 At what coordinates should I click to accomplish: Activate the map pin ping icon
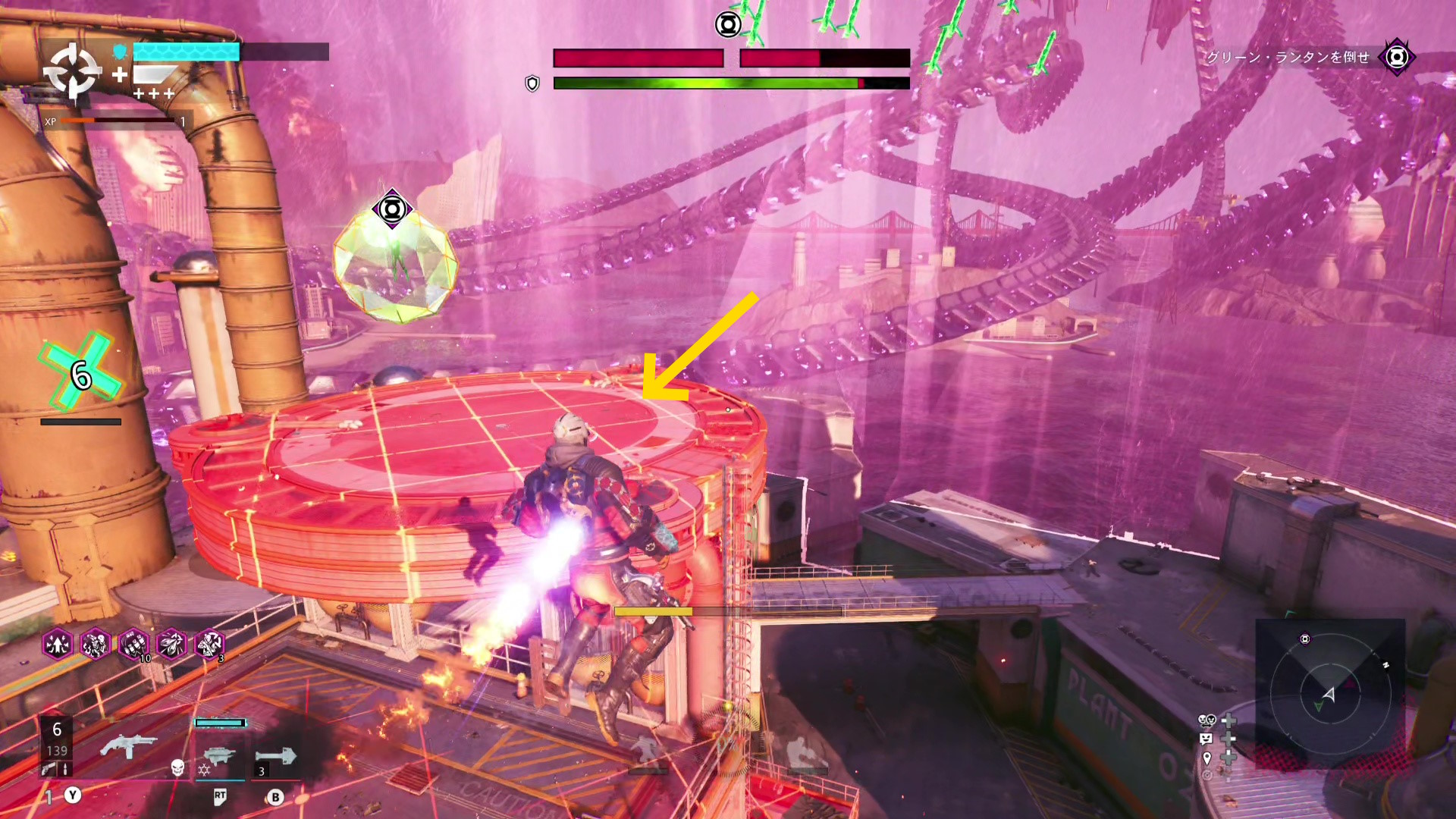(1207, 758)
